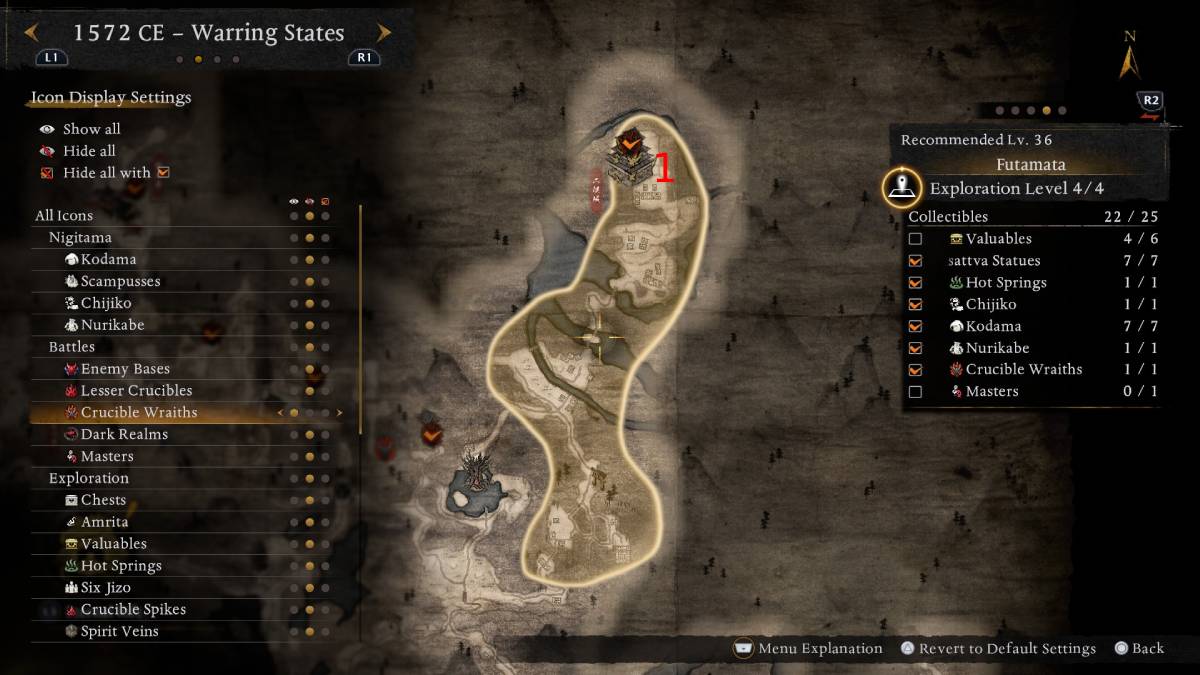Go to previous era with left arrow
Viewport: 1200px width, 675px height.
[31, 33]
